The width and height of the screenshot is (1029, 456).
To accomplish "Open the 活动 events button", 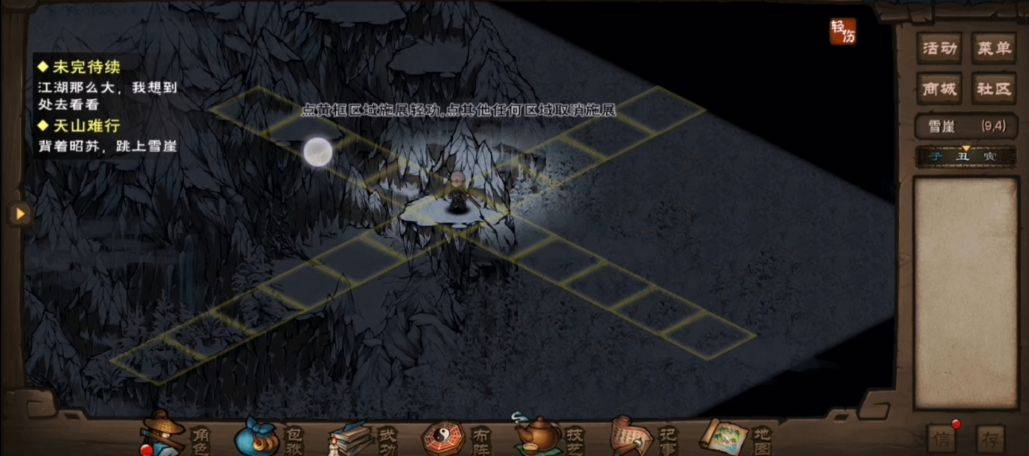I will pos(940,48).
